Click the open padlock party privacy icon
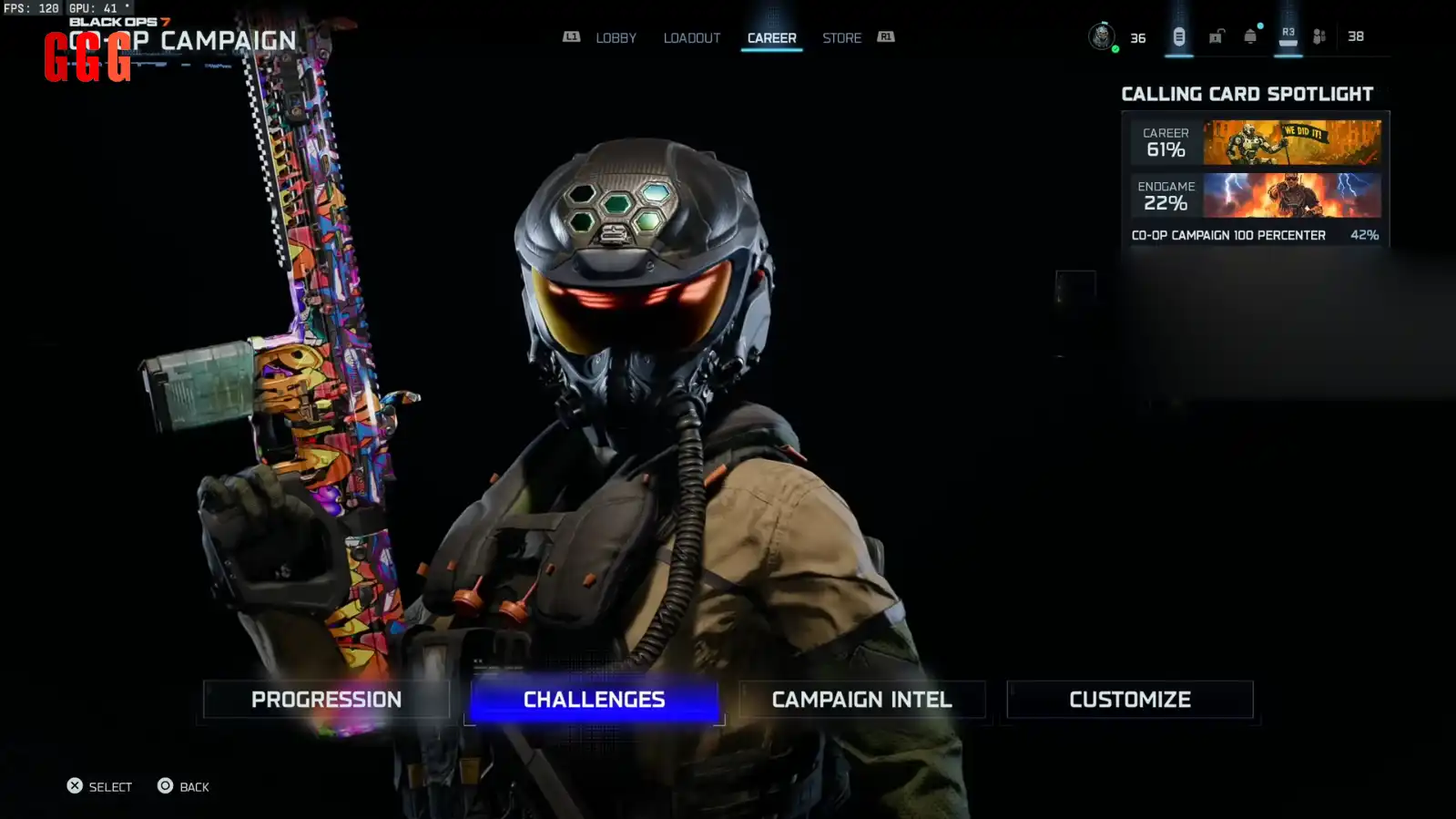The image size is (1456, 819). pos(1216,36)
